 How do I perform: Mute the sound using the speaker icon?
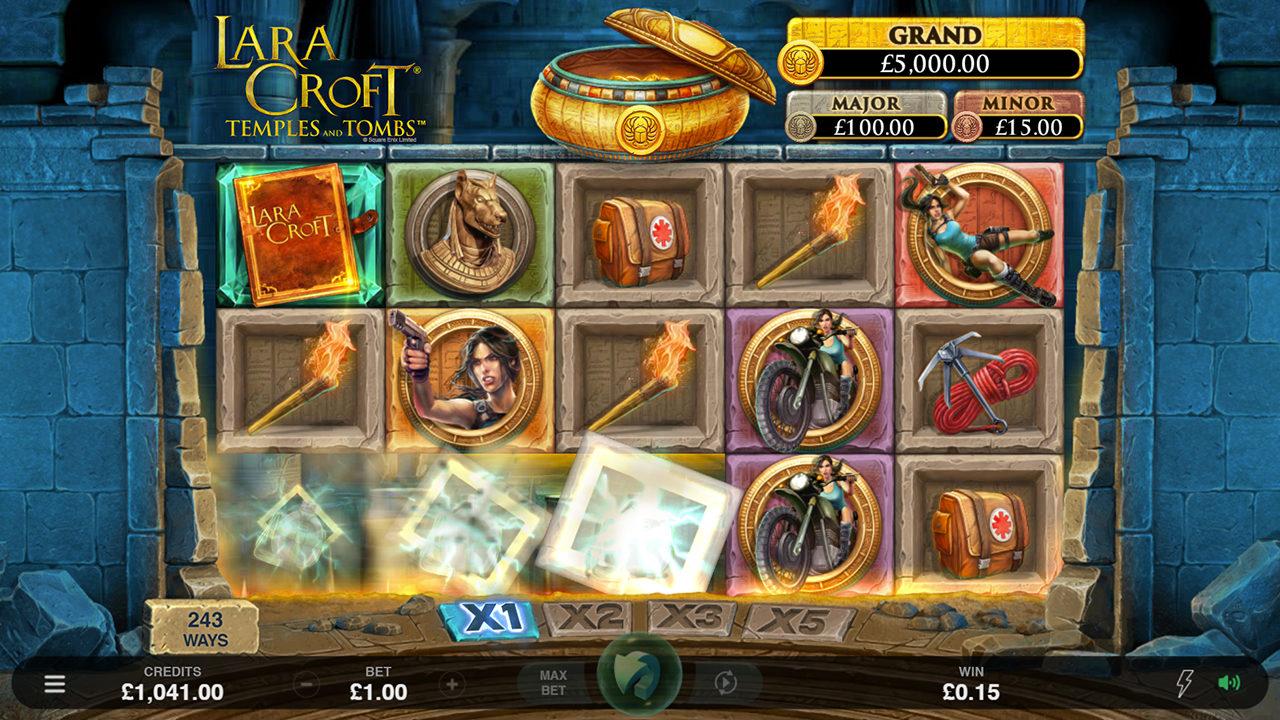coord(1229,684)
